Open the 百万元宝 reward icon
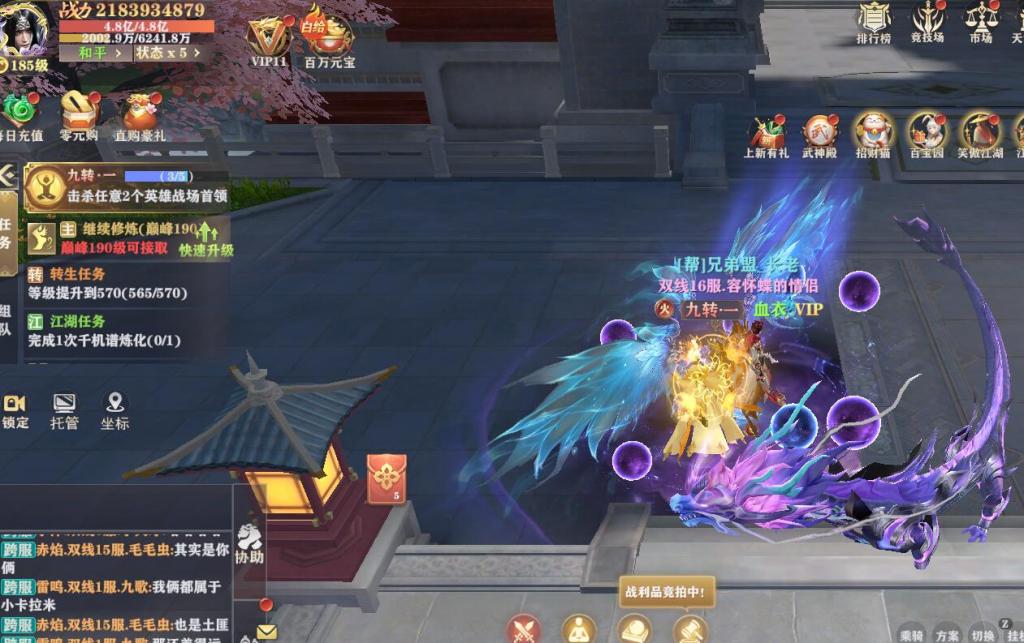Image resolution: width=1024 pixels, height=643 pixels. [x=329, y=40]
